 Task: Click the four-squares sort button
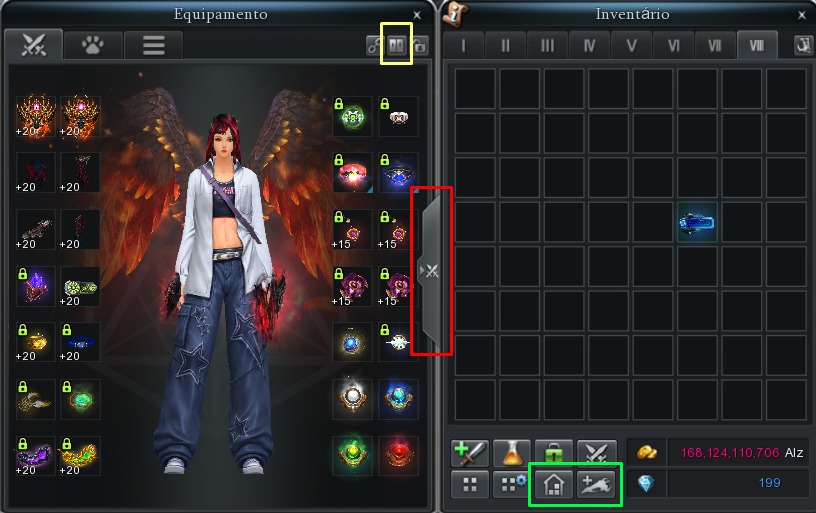468,485
